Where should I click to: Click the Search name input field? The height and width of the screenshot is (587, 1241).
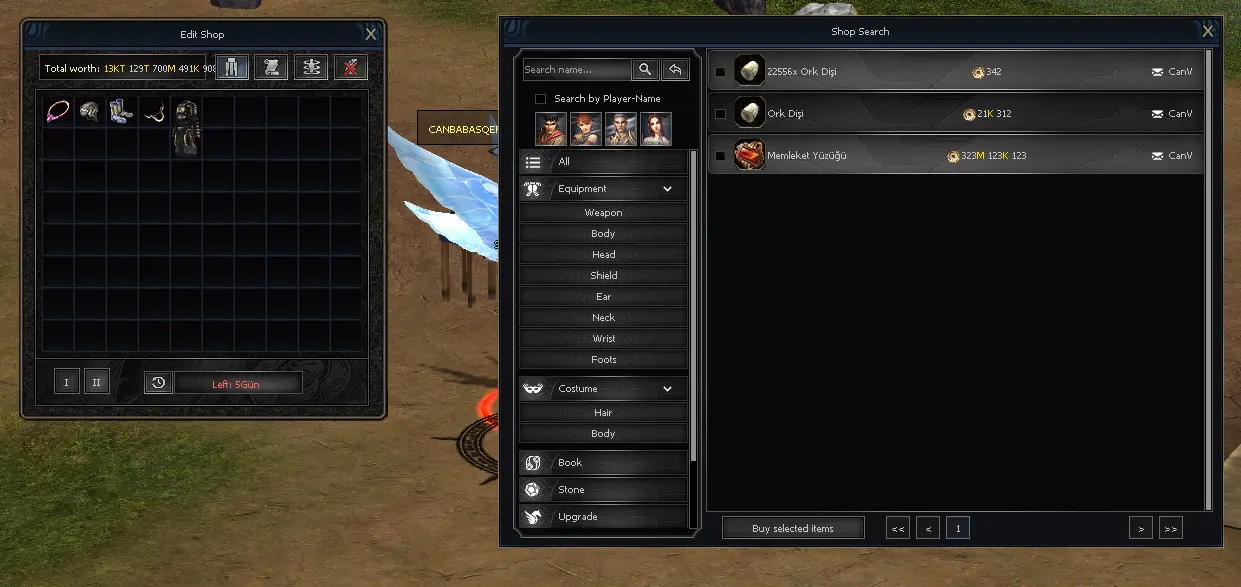[x=576, y=70]
